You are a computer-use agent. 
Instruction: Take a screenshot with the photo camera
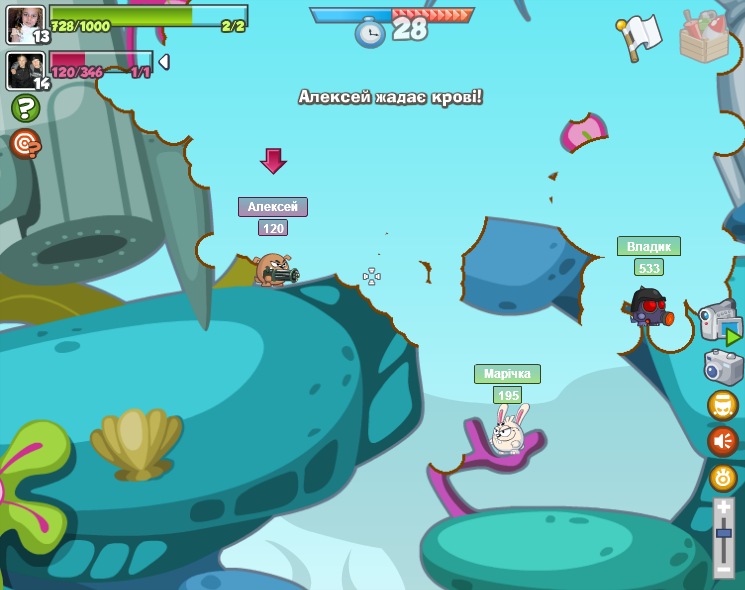click(723, 366)
